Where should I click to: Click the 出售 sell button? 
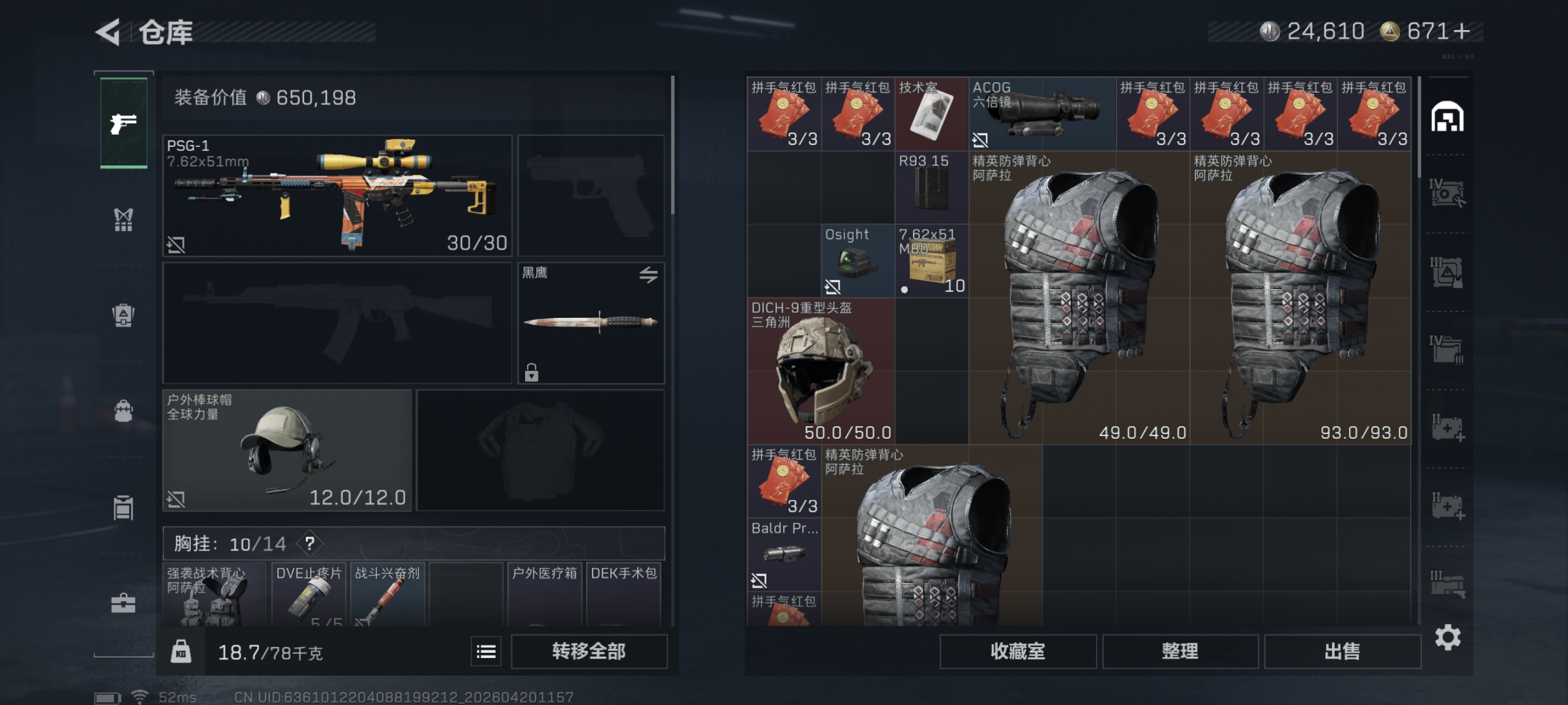coord(1342,651)
